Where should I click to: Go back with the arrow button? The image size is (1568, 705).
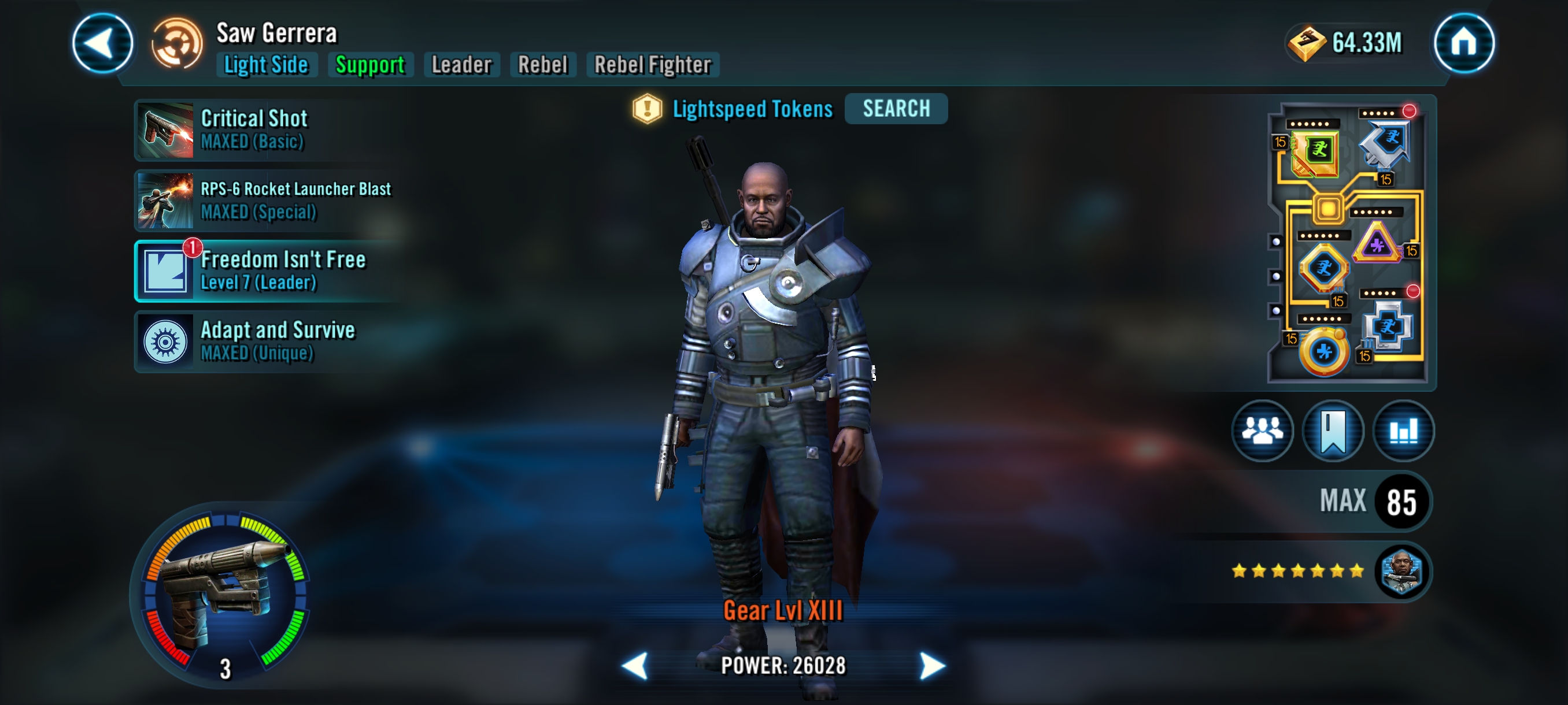tap(102, 43)
